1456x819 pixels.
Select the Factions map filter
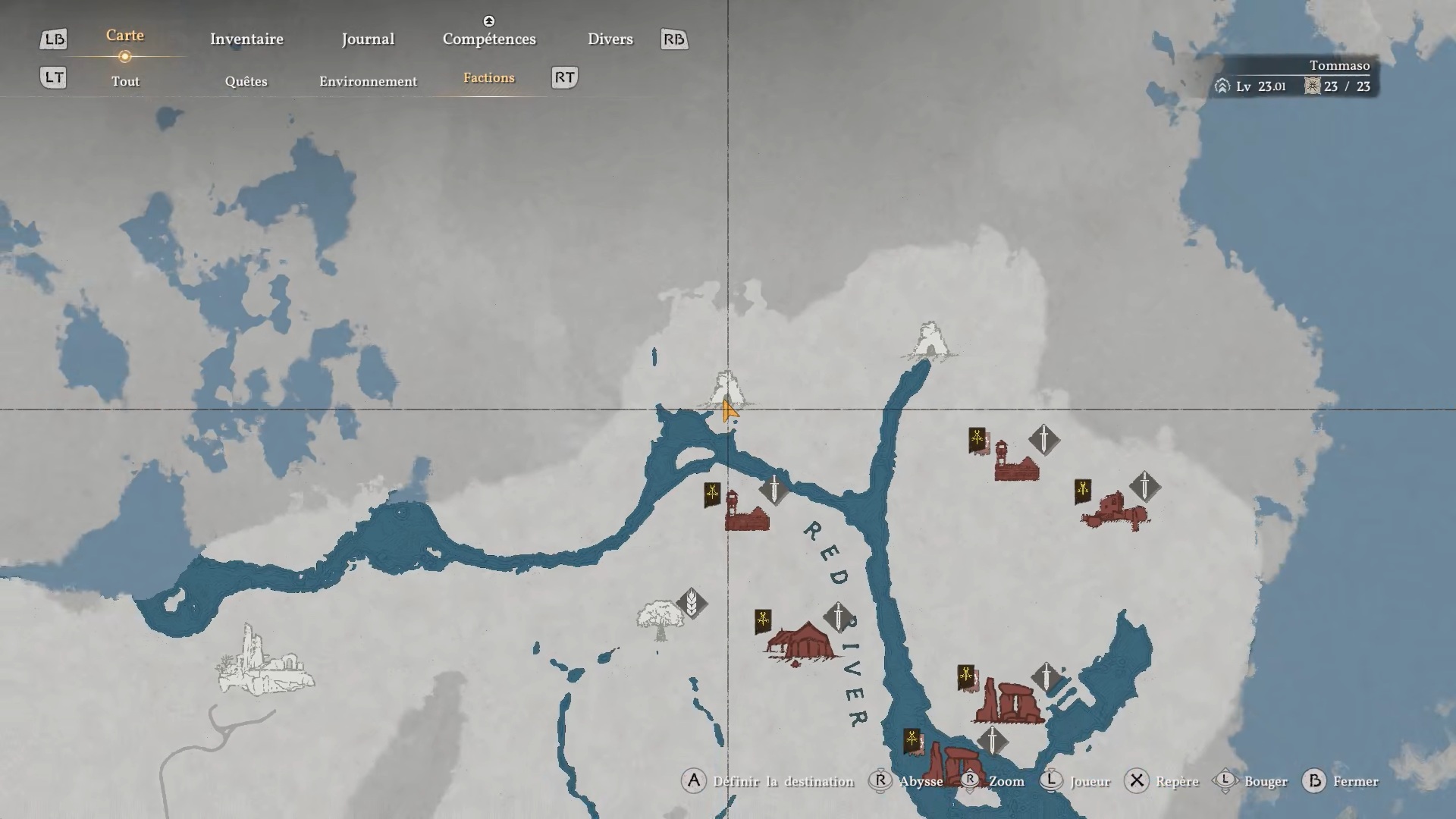488,78
